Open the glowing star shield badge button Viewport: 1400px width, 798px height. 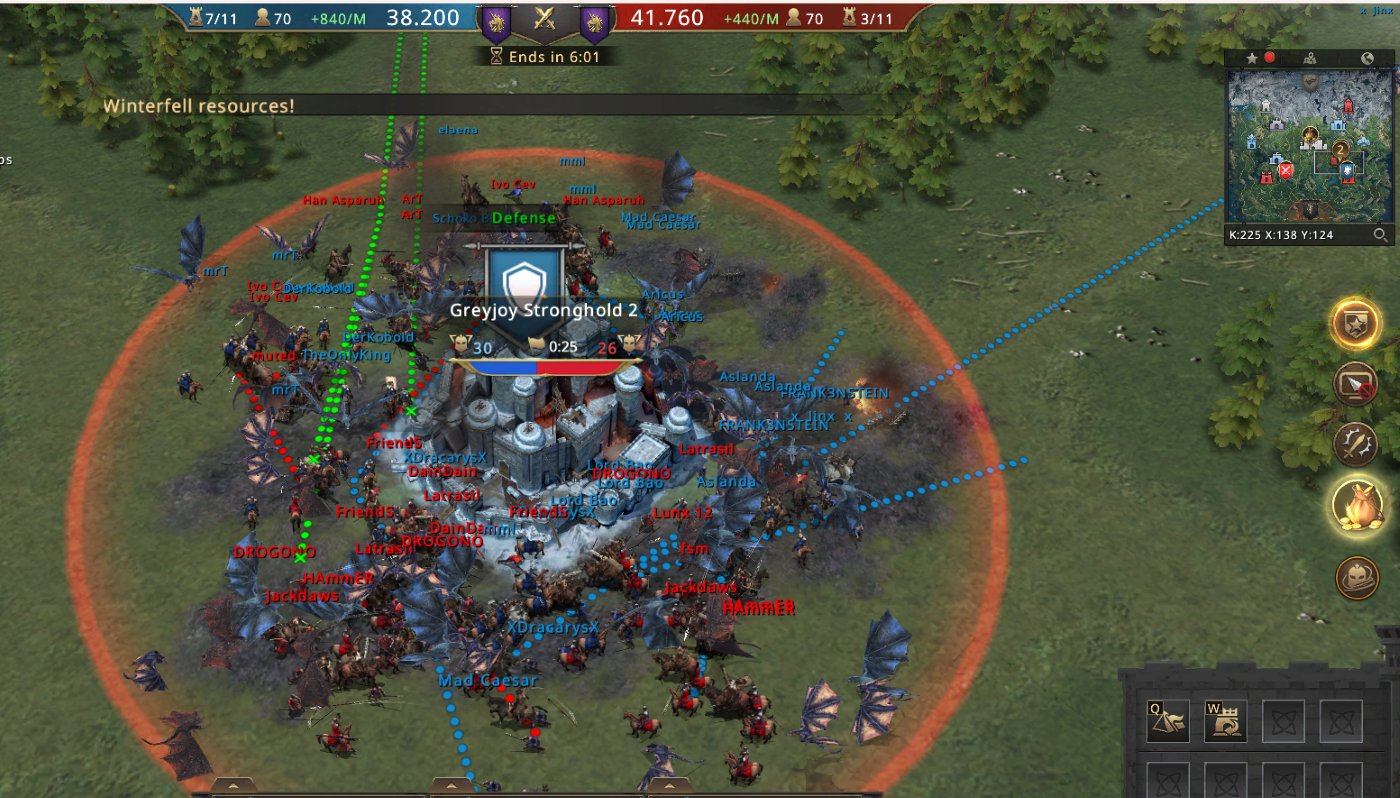[1356, 322]
